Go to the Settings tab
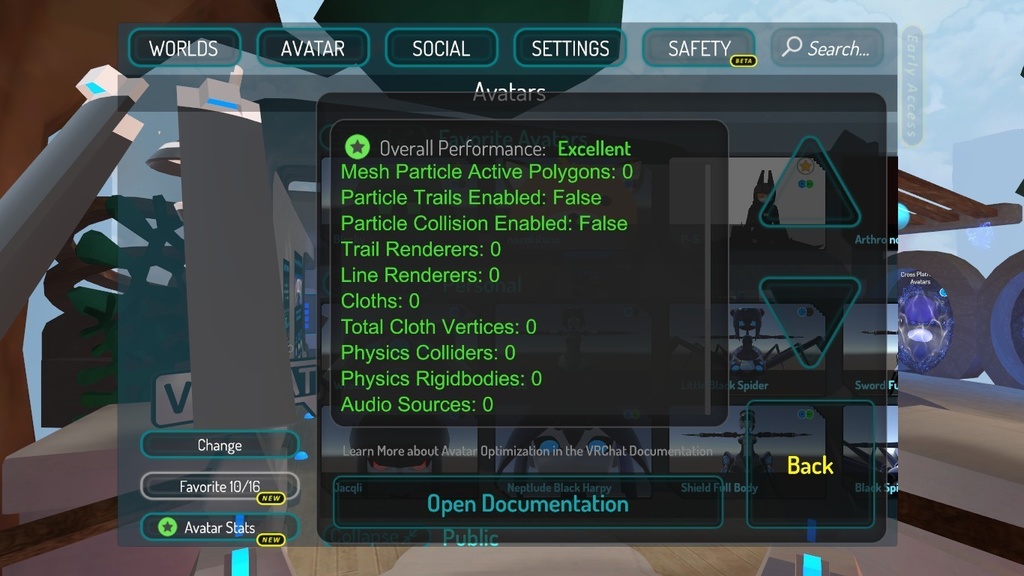The width and height of the screenshot is (1024, 576). [x=570, y=49]
